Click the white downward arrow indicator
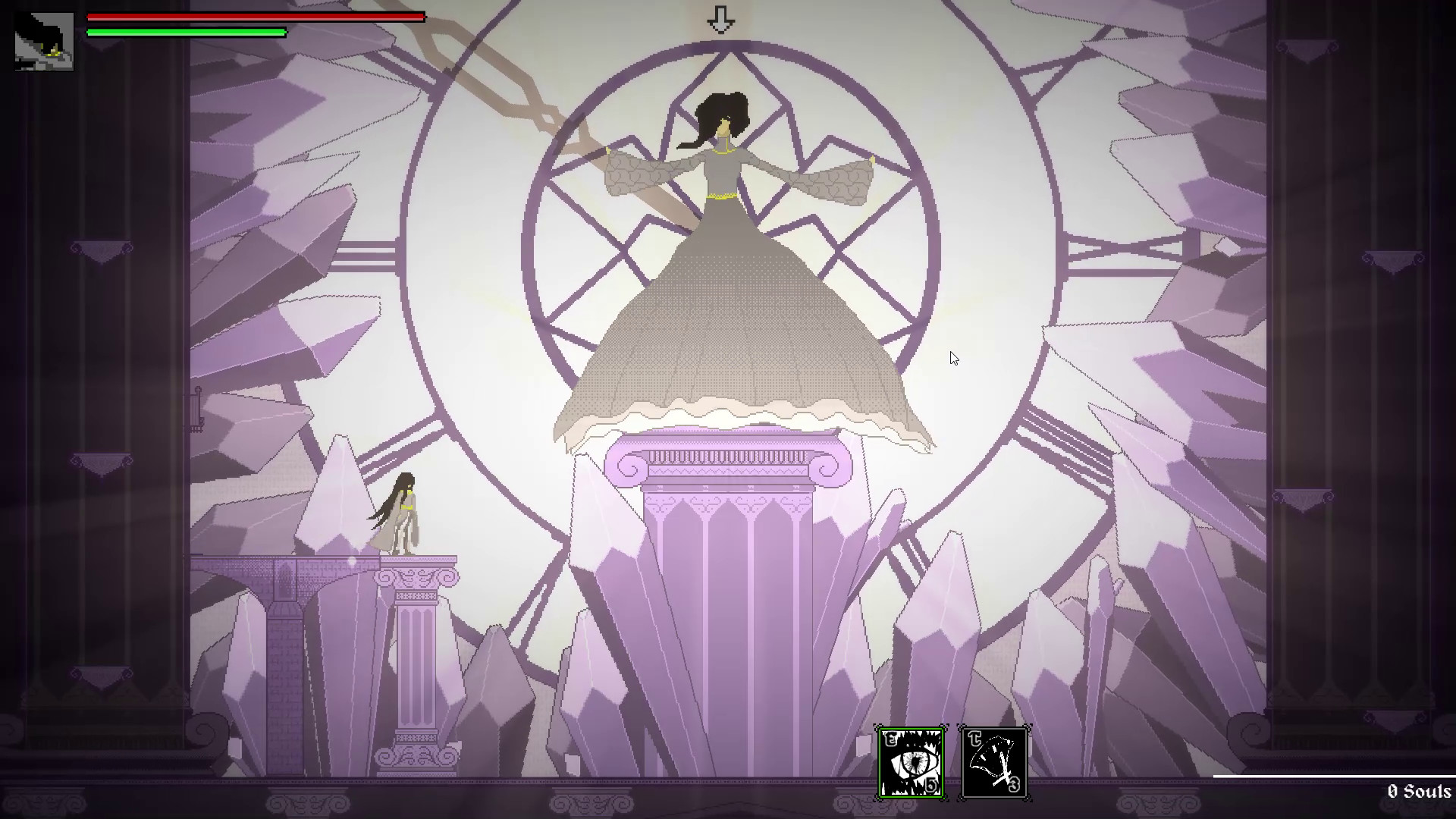The height and width of the screenshot is (819, 1456). 721,19
